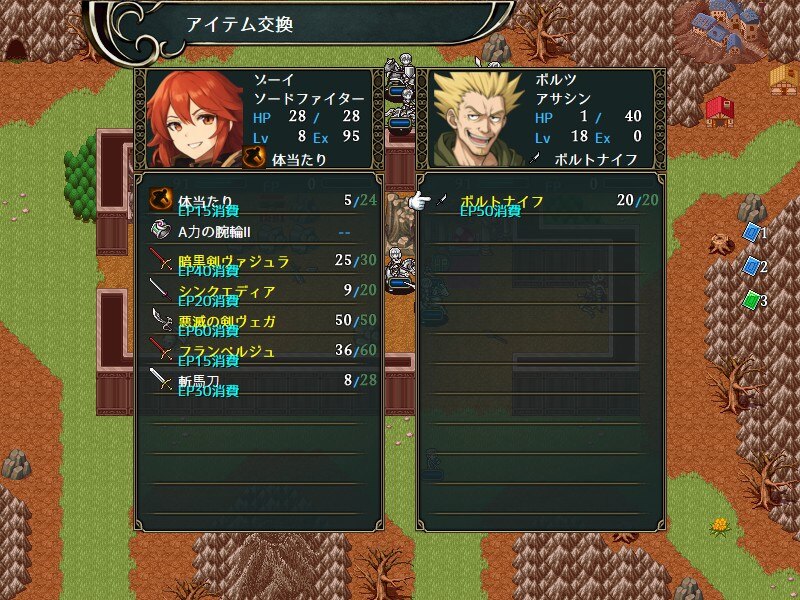Select ボルツ's ボルトナイフ knife
This screenshot has width=800, height=600.
[542, 202]
